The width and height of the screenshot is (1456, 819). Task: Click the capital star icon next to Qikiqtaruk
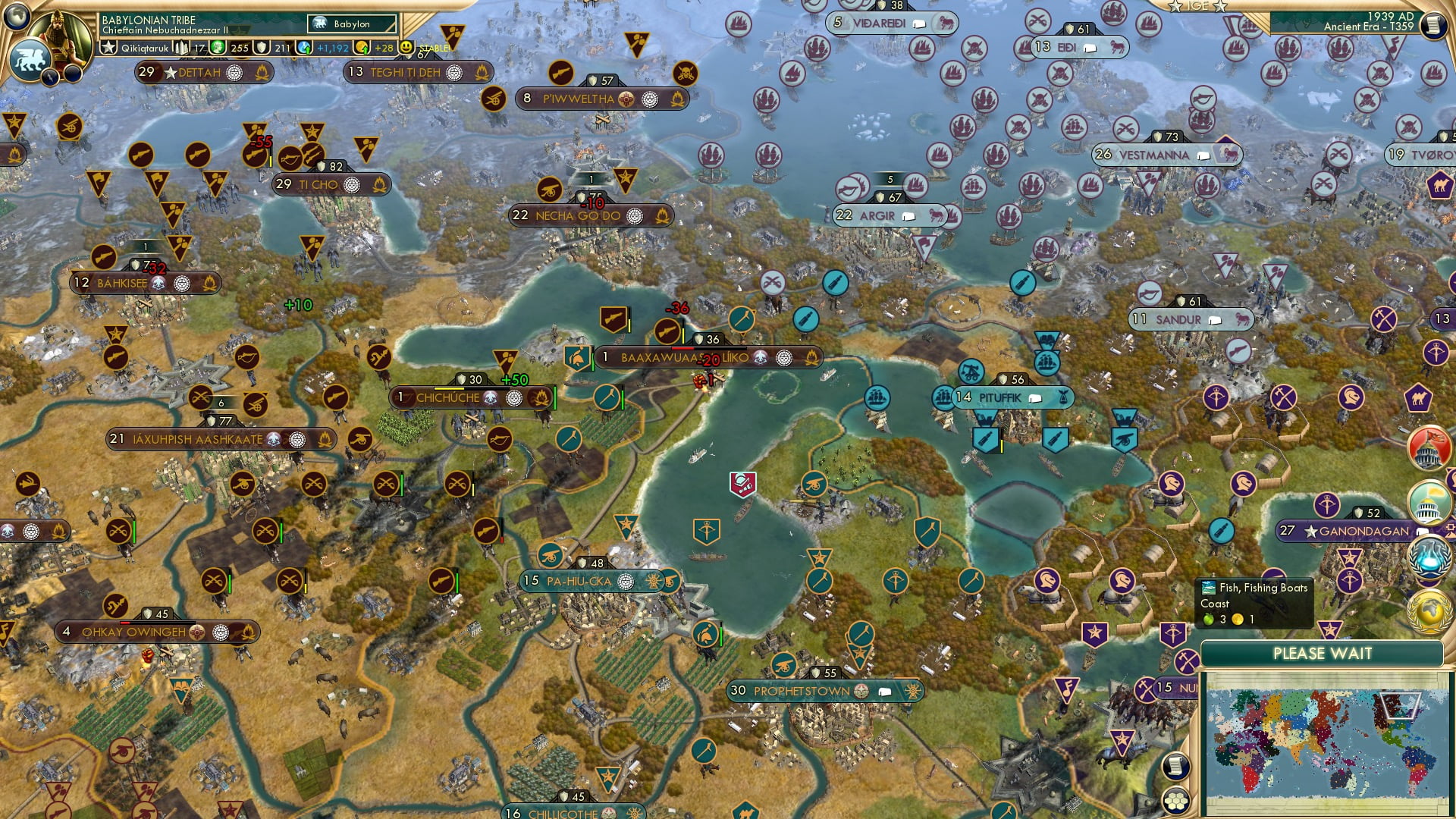click(x=109, y=47)
